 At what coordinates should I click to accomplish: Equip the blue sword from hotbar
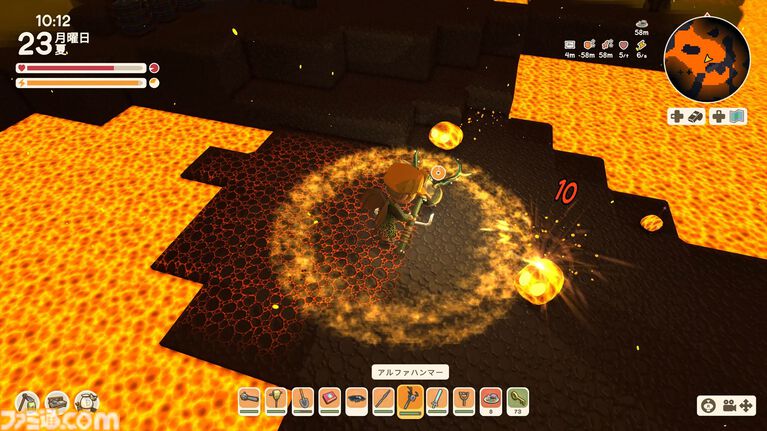pyautogui.click(x=436, y=400)
